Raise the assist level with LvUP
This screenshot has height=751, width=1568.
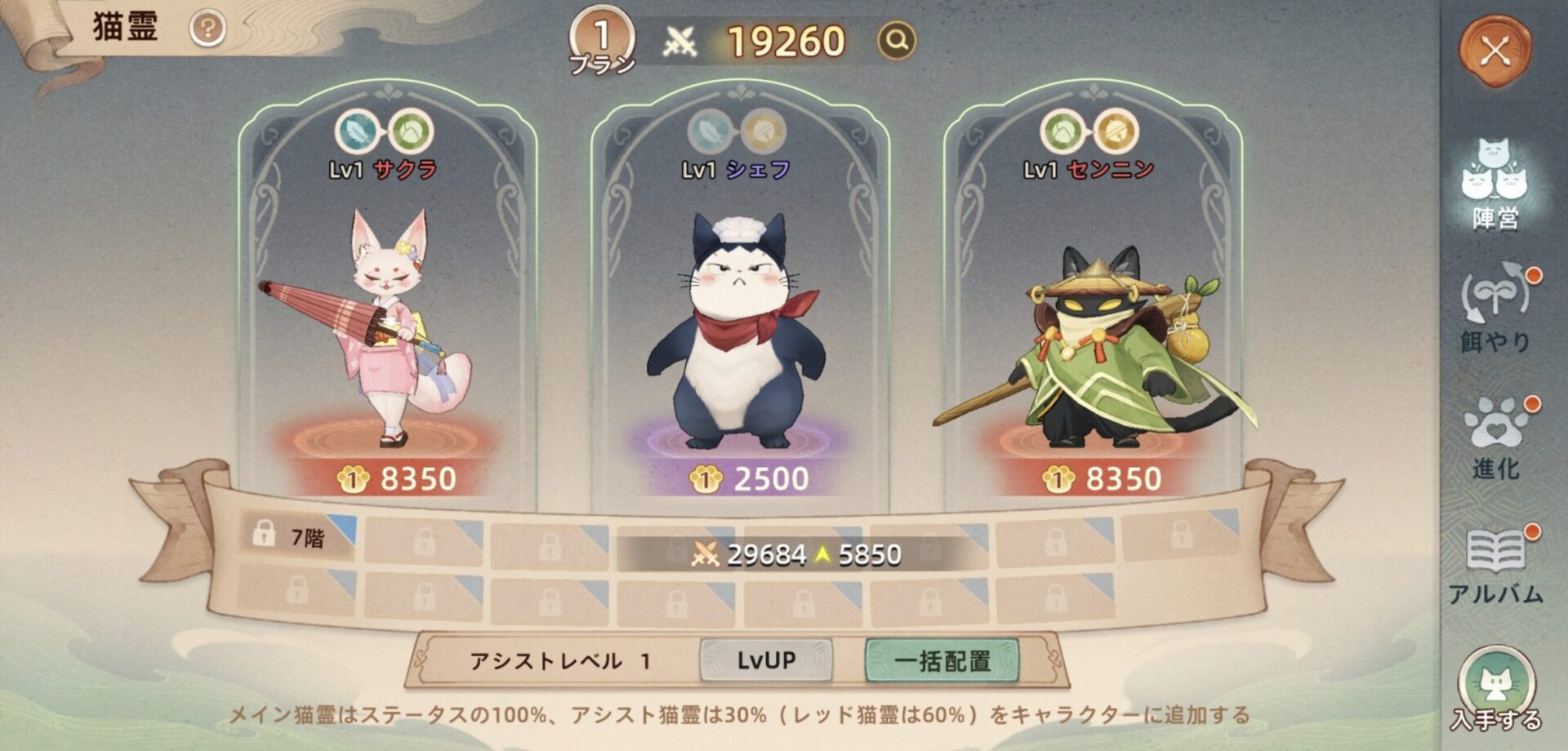(x=766, y=660)
